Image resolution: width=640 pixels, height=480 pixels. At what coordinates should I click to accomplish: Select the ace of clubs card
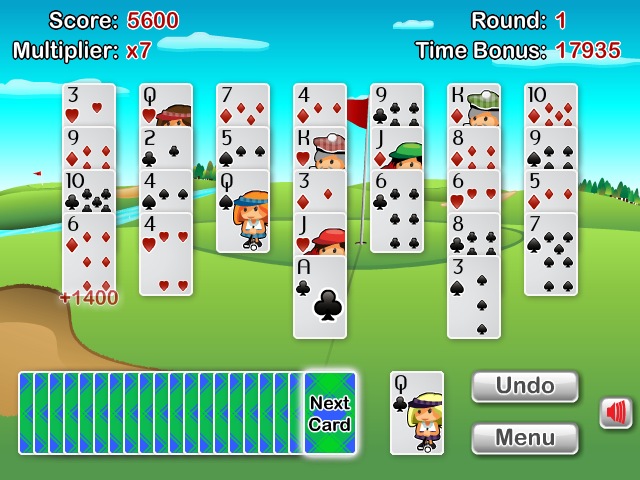pos(320,297)
